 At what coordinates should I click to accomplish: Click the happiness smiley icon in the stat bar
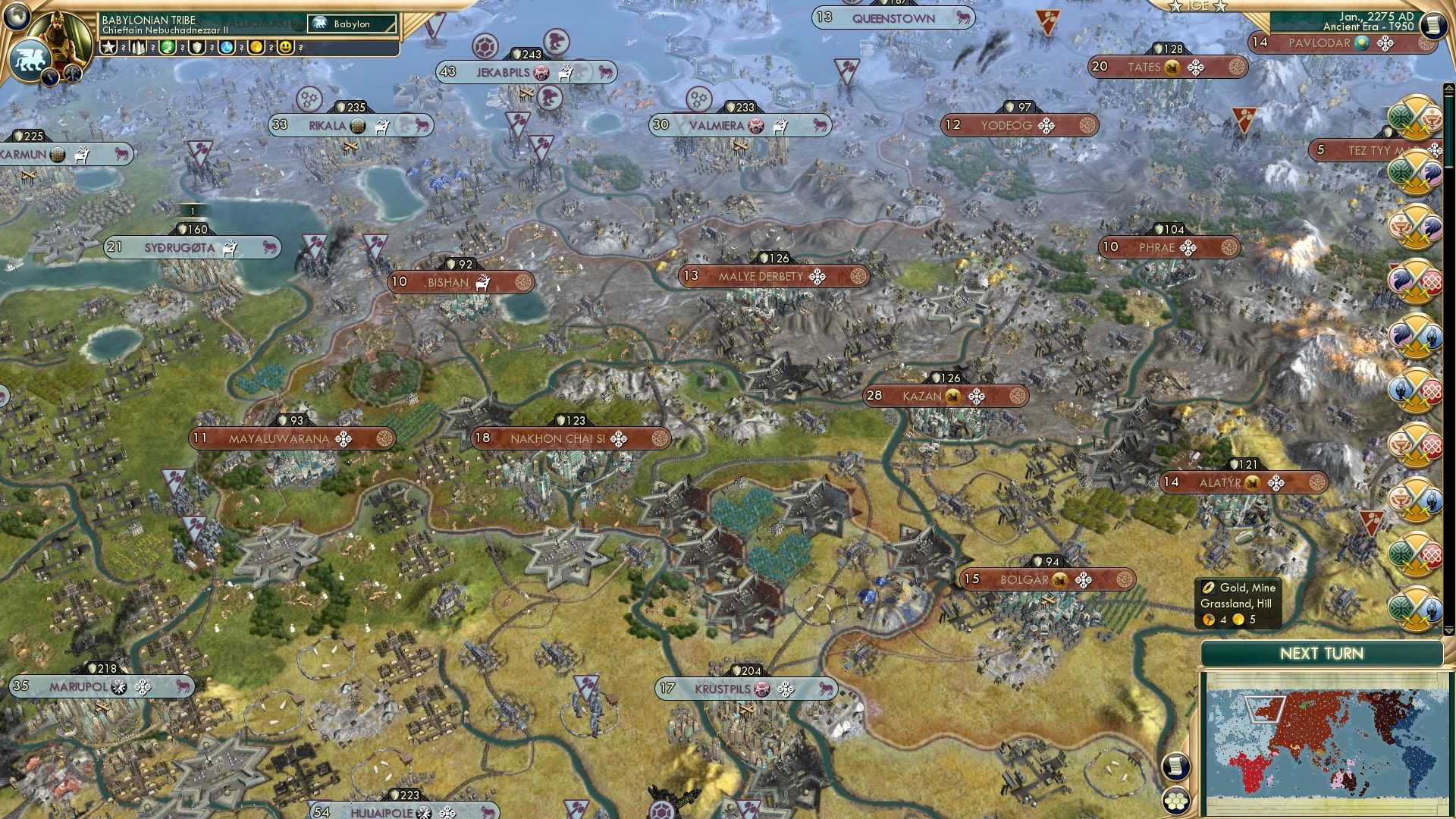pos(285,47)
